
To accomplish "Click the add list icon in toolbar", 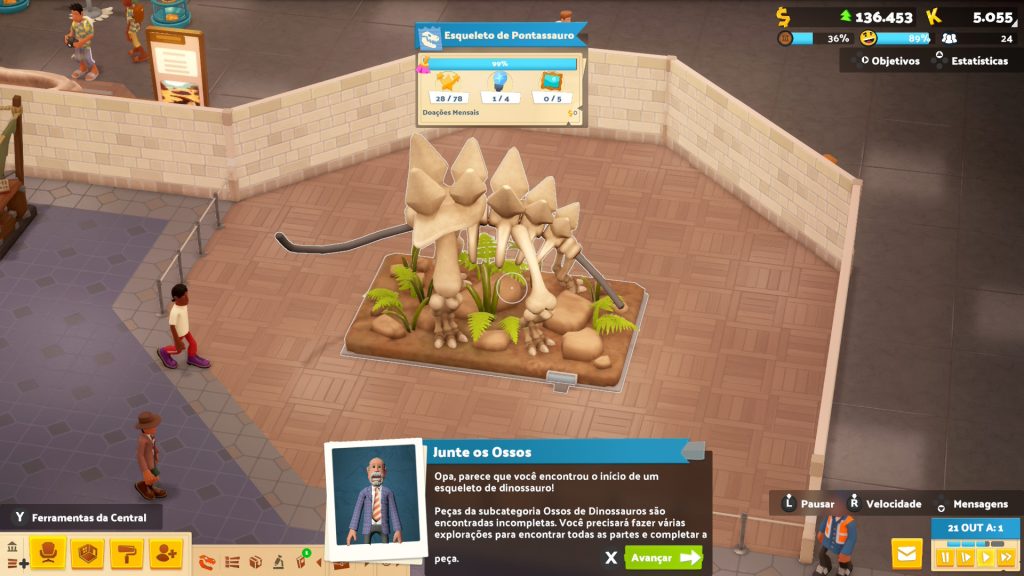I will tap(17, 563).
